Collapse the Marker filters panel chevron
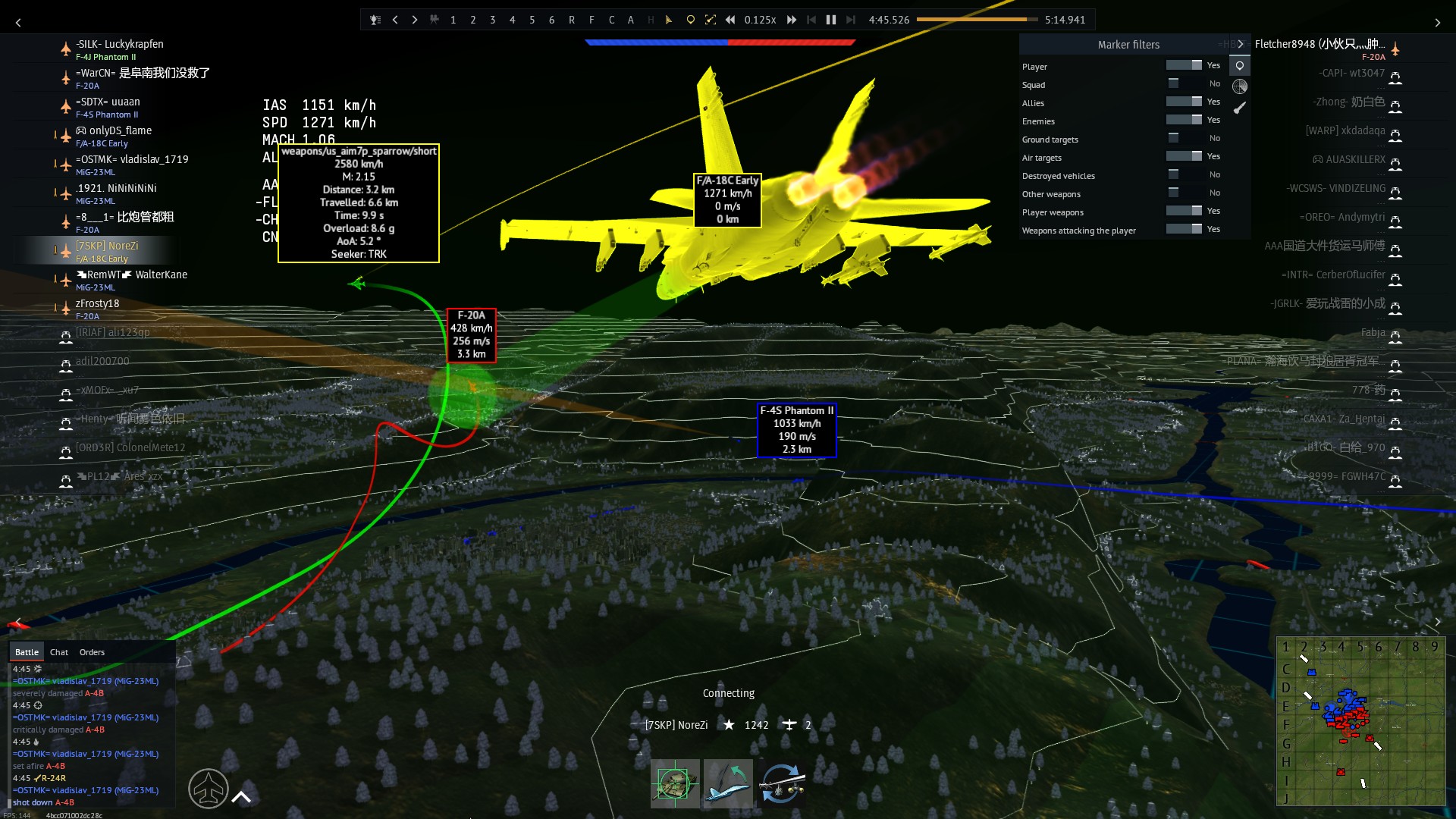The height and width of the screenshot is (819, 1456). click(1241, 44)
